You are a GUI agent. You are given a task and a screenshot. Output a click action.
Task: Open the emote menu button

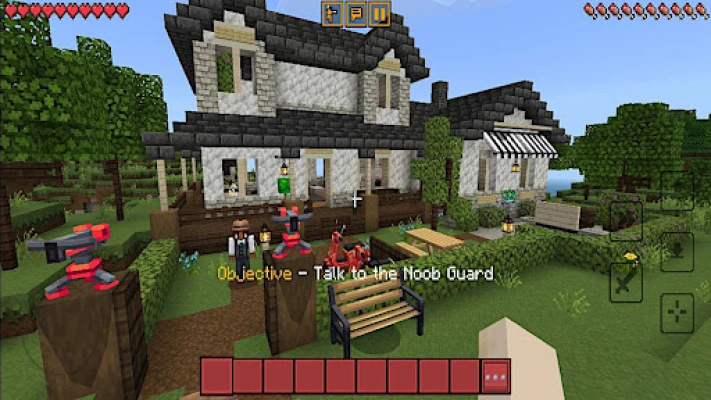[332, 14]
